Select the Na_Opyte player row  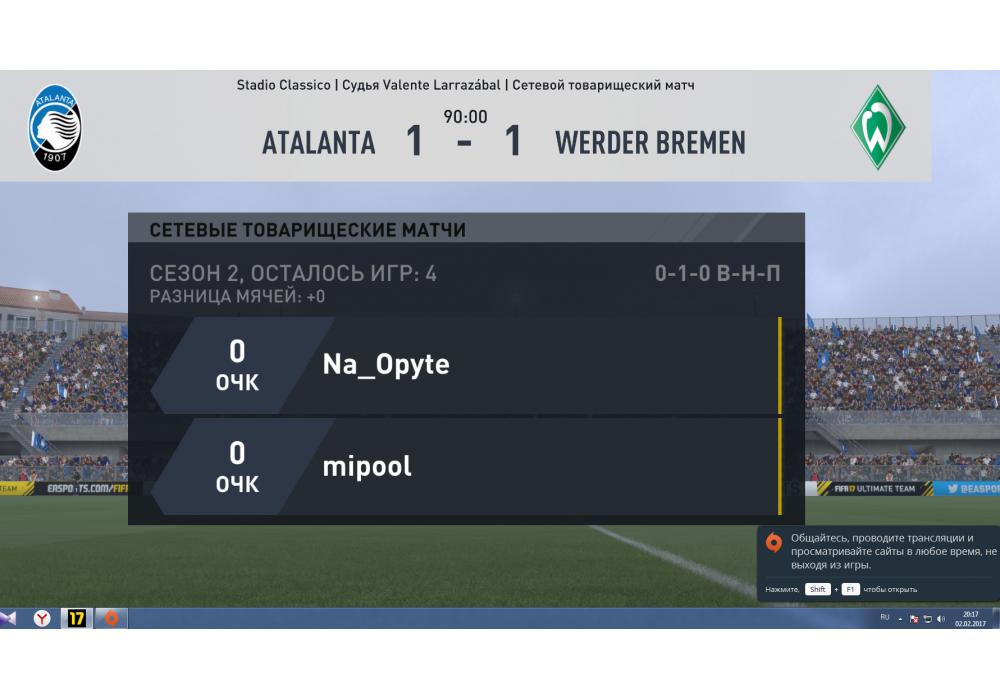(x=465, y=365)
